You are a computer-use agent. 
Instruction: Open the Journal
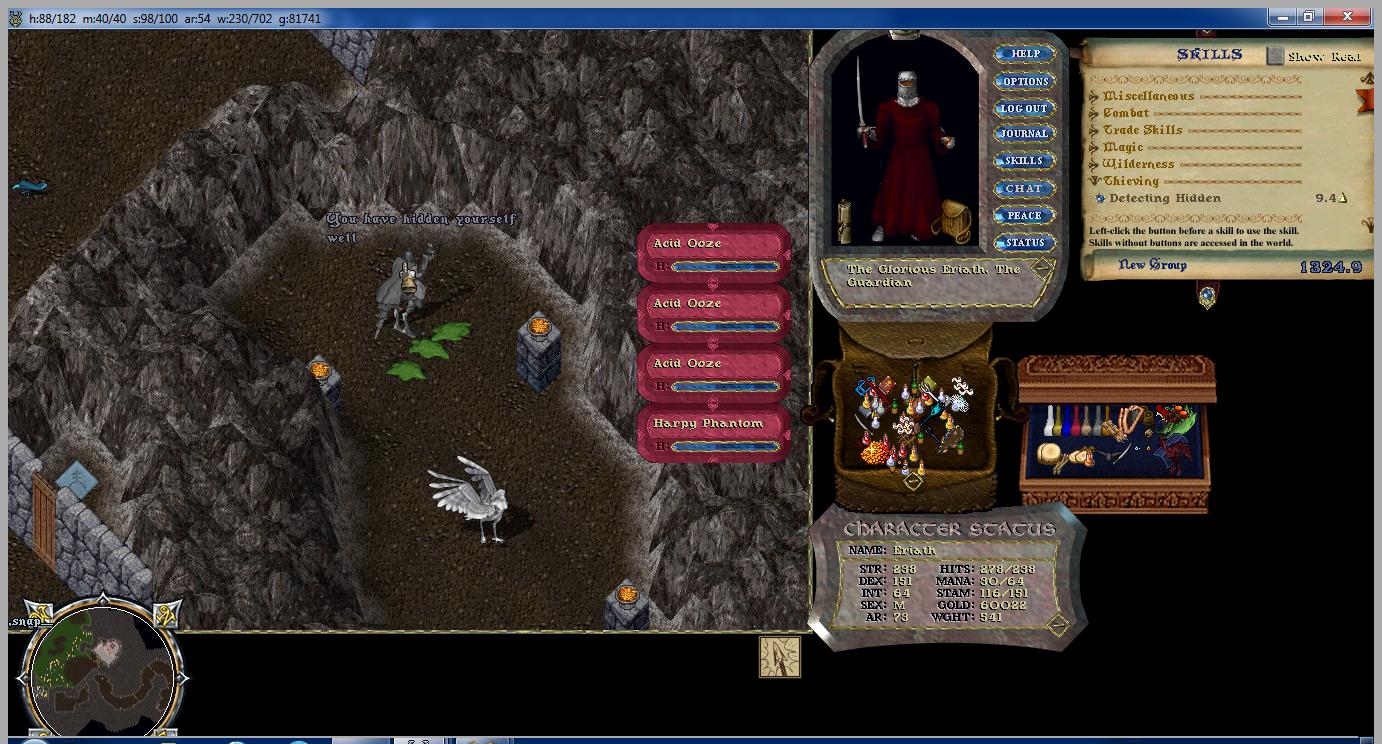coord(1025,134)
